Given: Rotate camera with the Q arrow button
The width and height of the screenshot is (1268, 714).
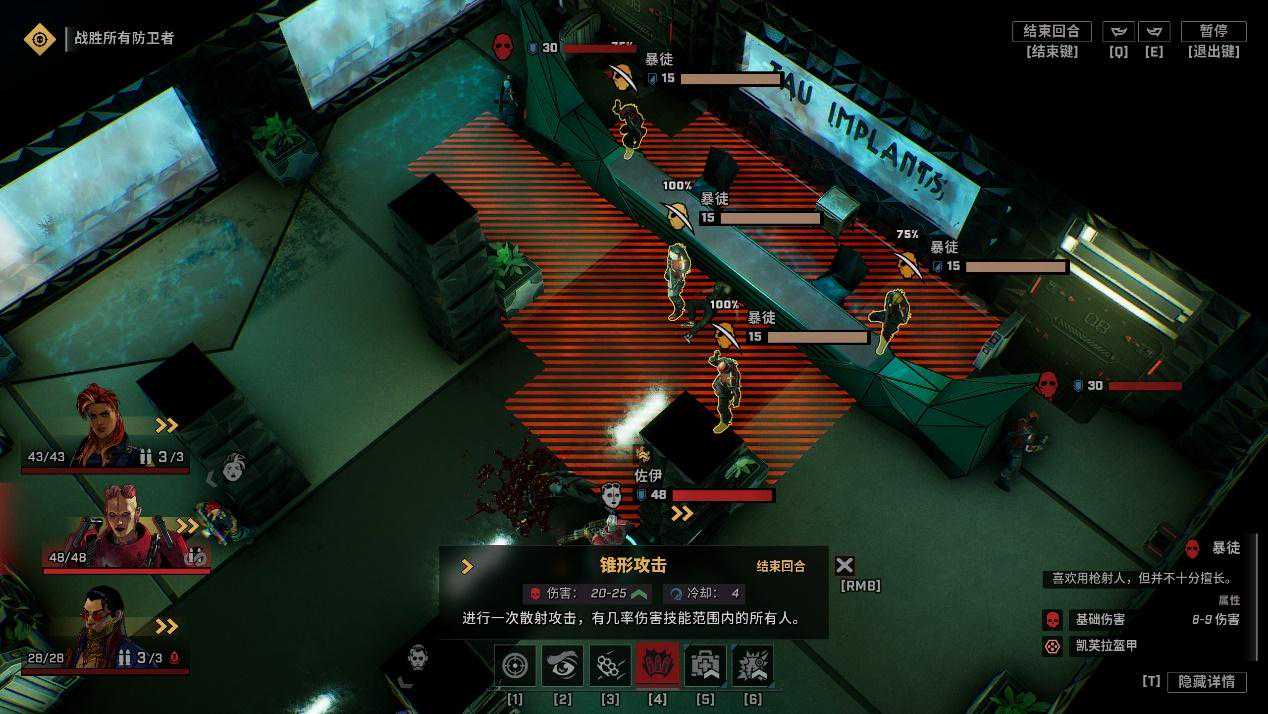Looking at the screenshot, I should [x=1118, y=31].
